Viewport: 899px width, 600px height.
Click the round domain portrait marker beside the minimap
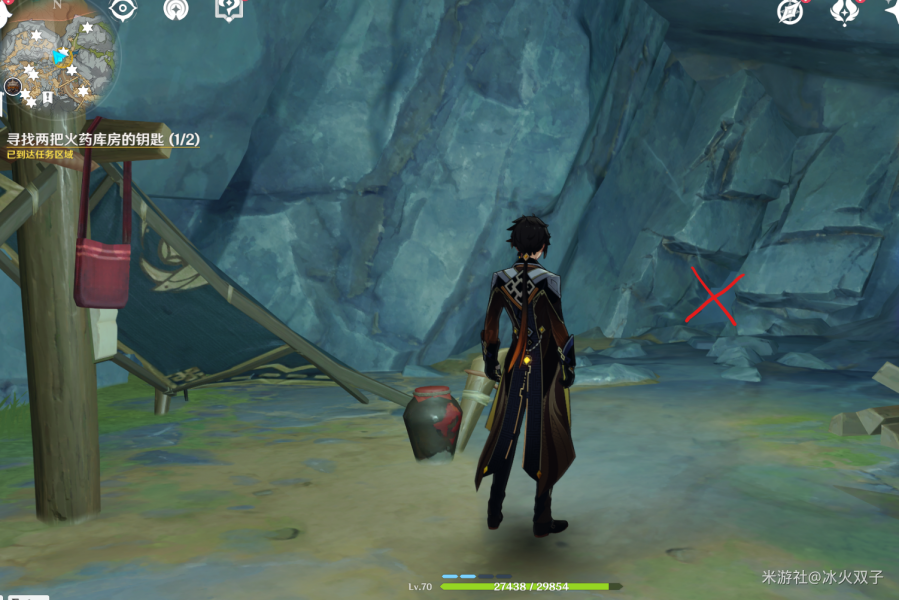13,87
